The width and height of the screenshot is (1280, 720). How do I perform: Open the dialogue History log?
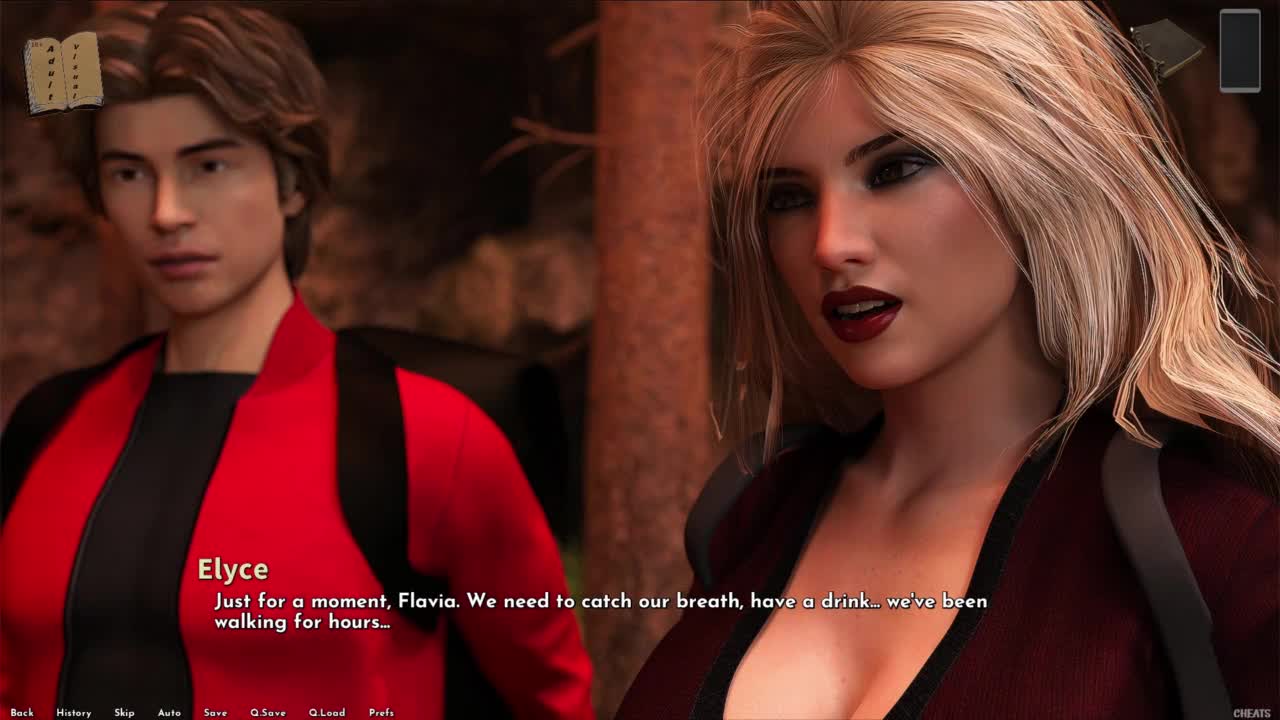[x=74, y=713]
